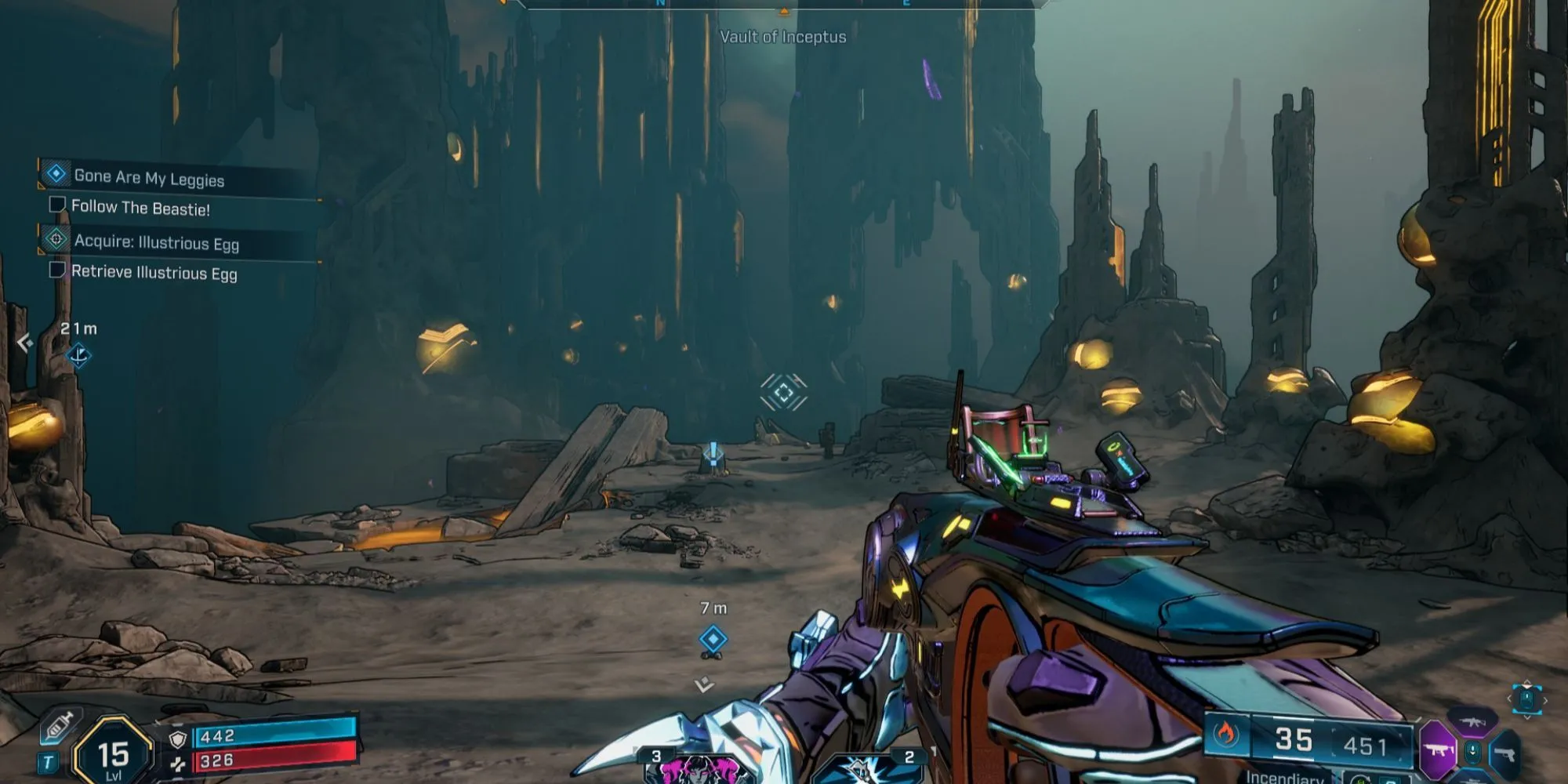1568x784 pixels.
Task: Click the 7 m quest waypoint diamond
Action: [x=713, y=640]
